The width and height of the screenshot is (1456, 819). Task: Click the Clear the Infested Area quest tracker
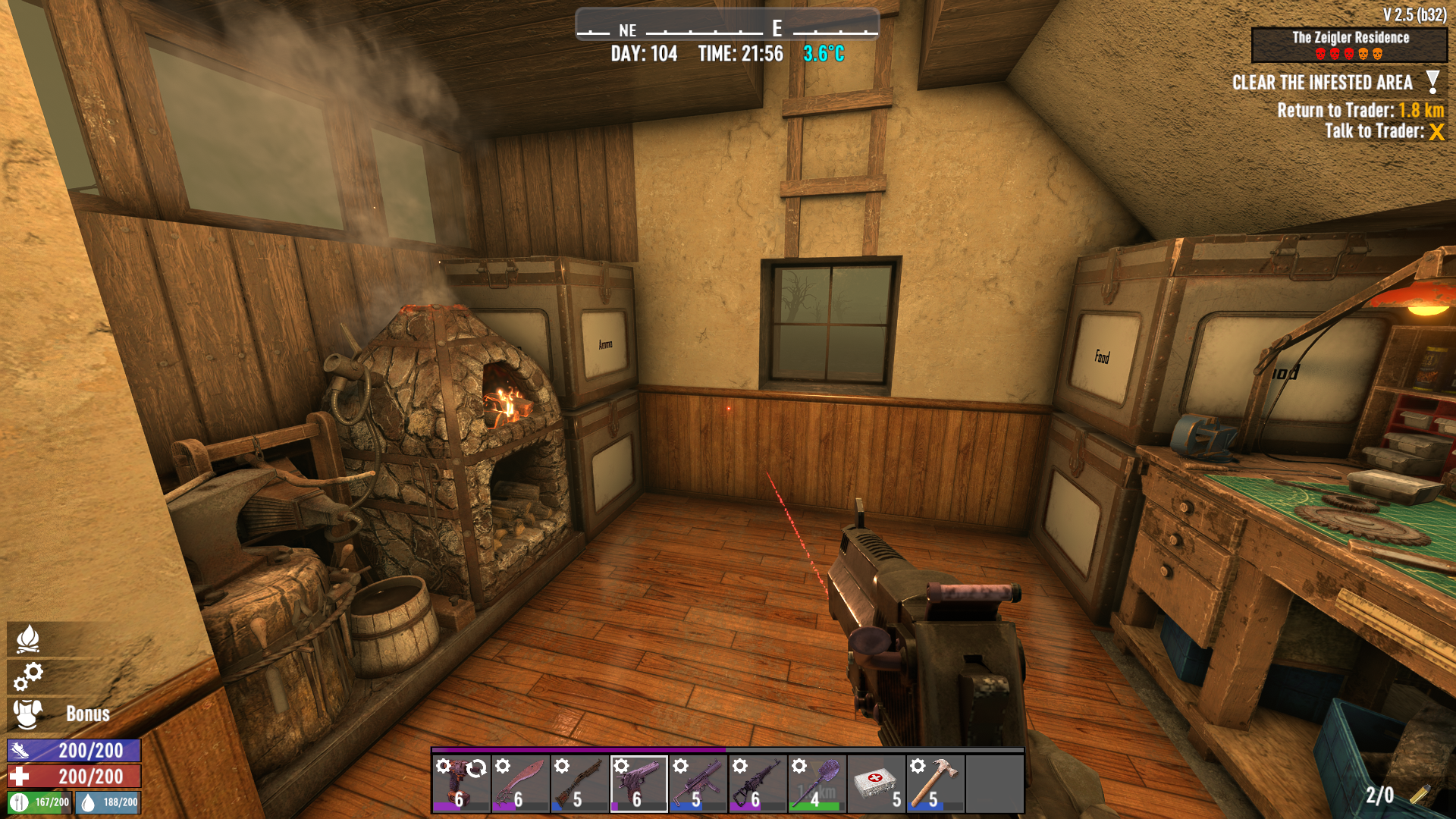[1323, 83]
